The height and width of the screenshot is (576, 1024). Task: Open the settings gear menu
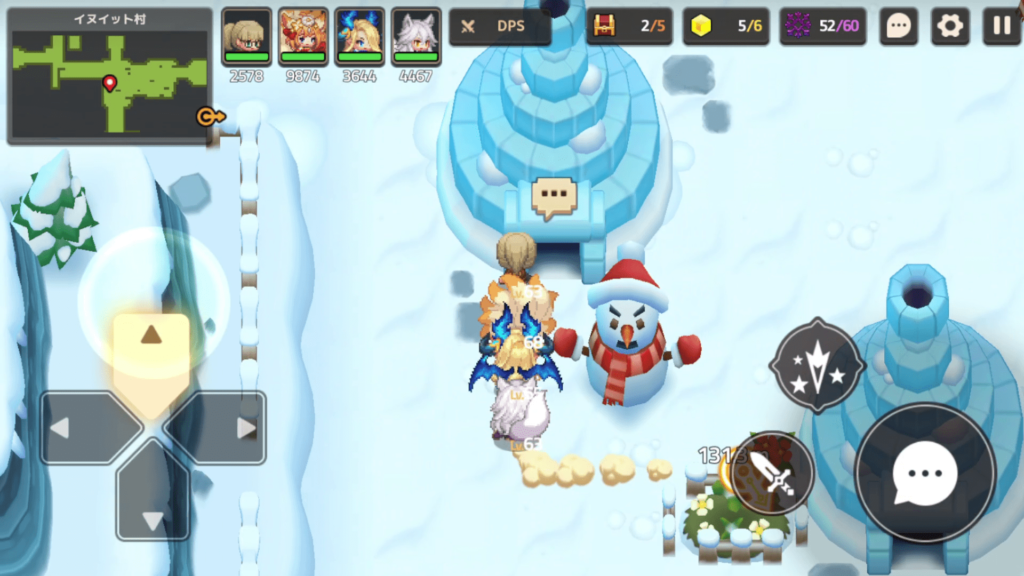[950, 27]
